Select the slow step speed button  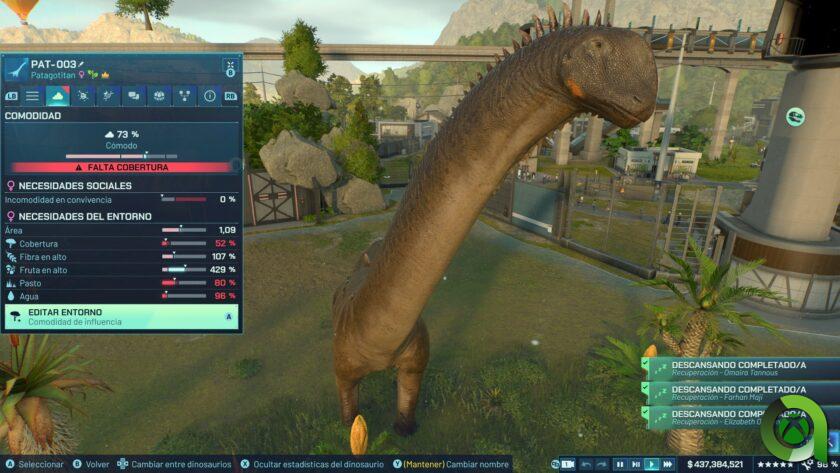(x=636, y=464)
